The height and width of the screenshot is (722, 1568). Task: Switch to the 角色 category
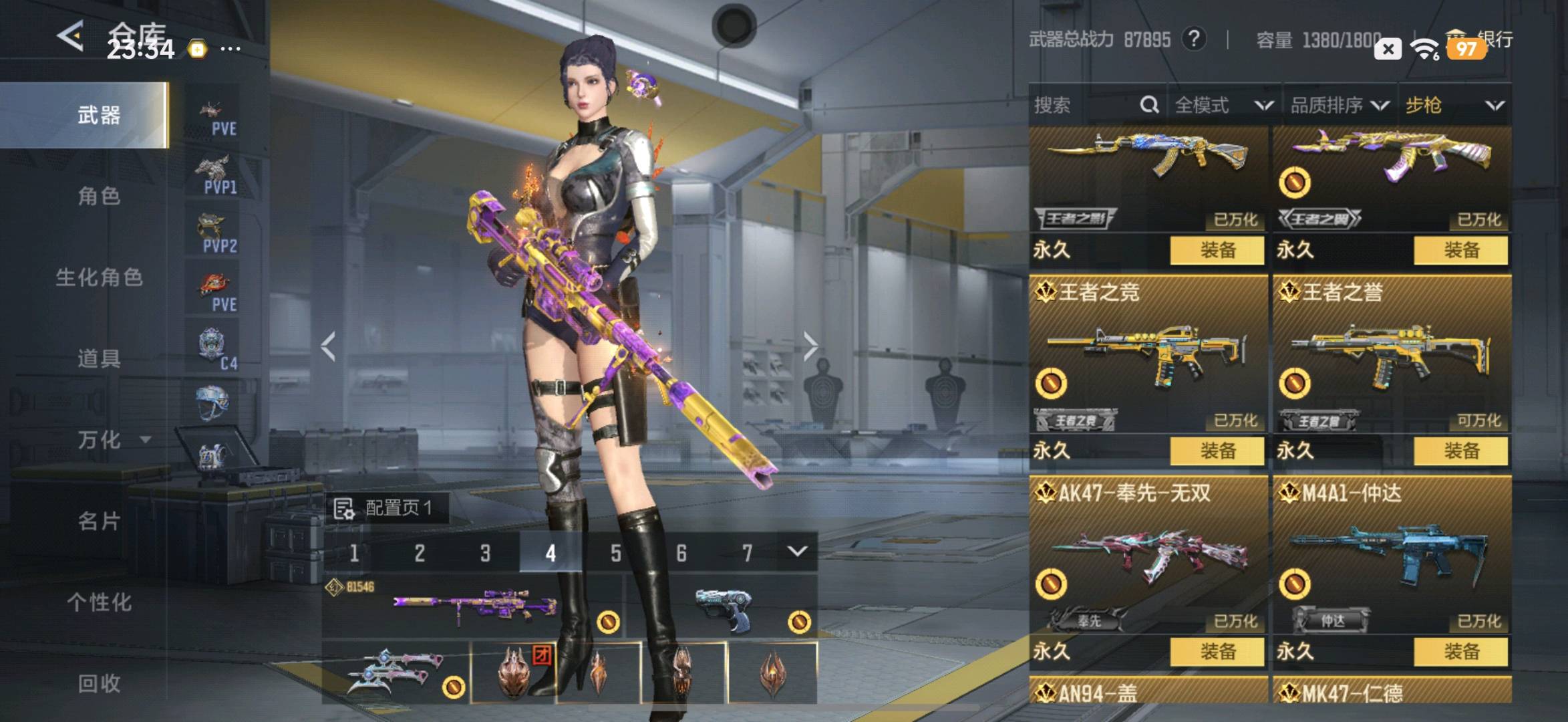(99, 197)
